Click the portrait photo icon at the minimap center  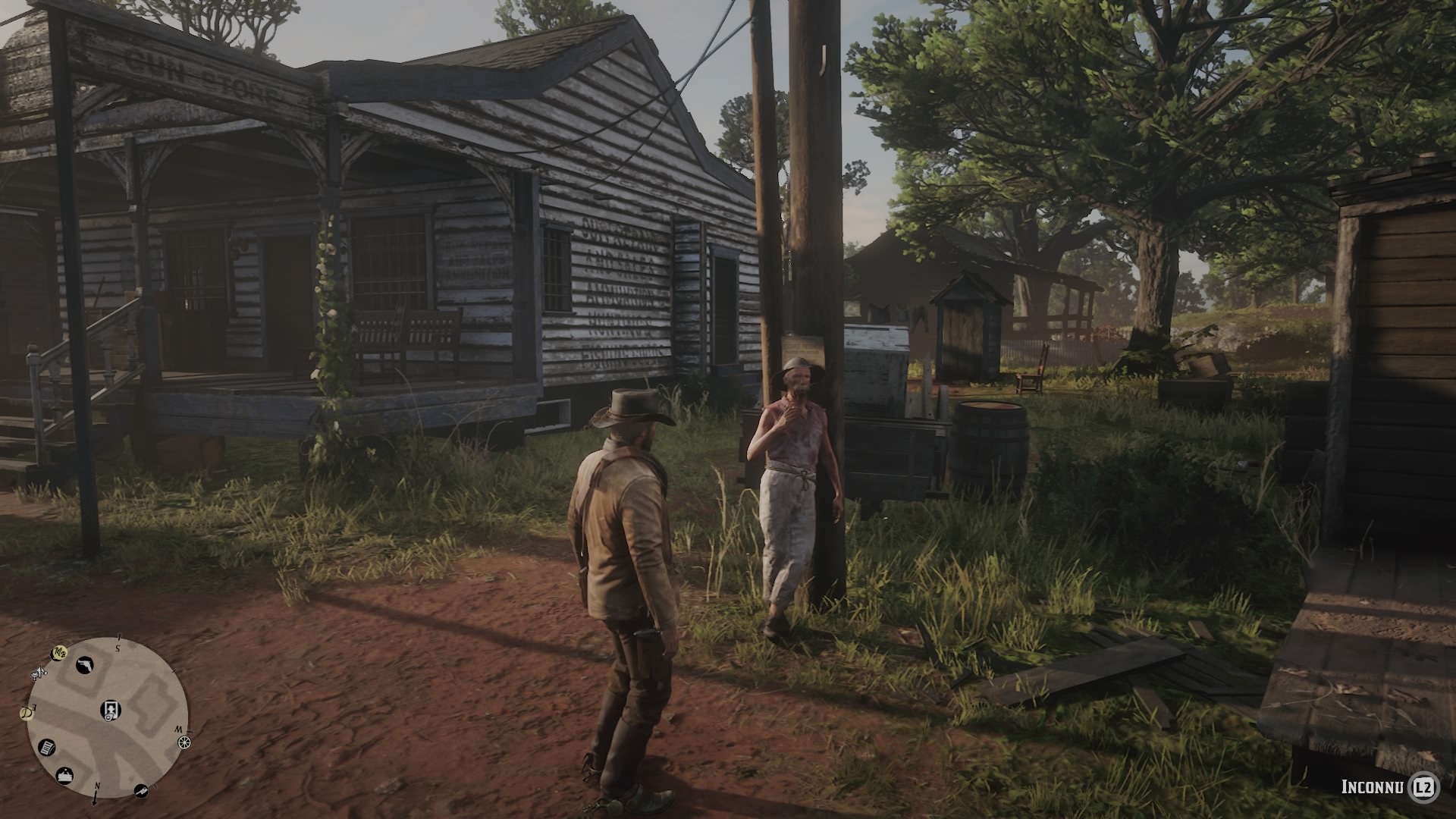coord(111,710)
